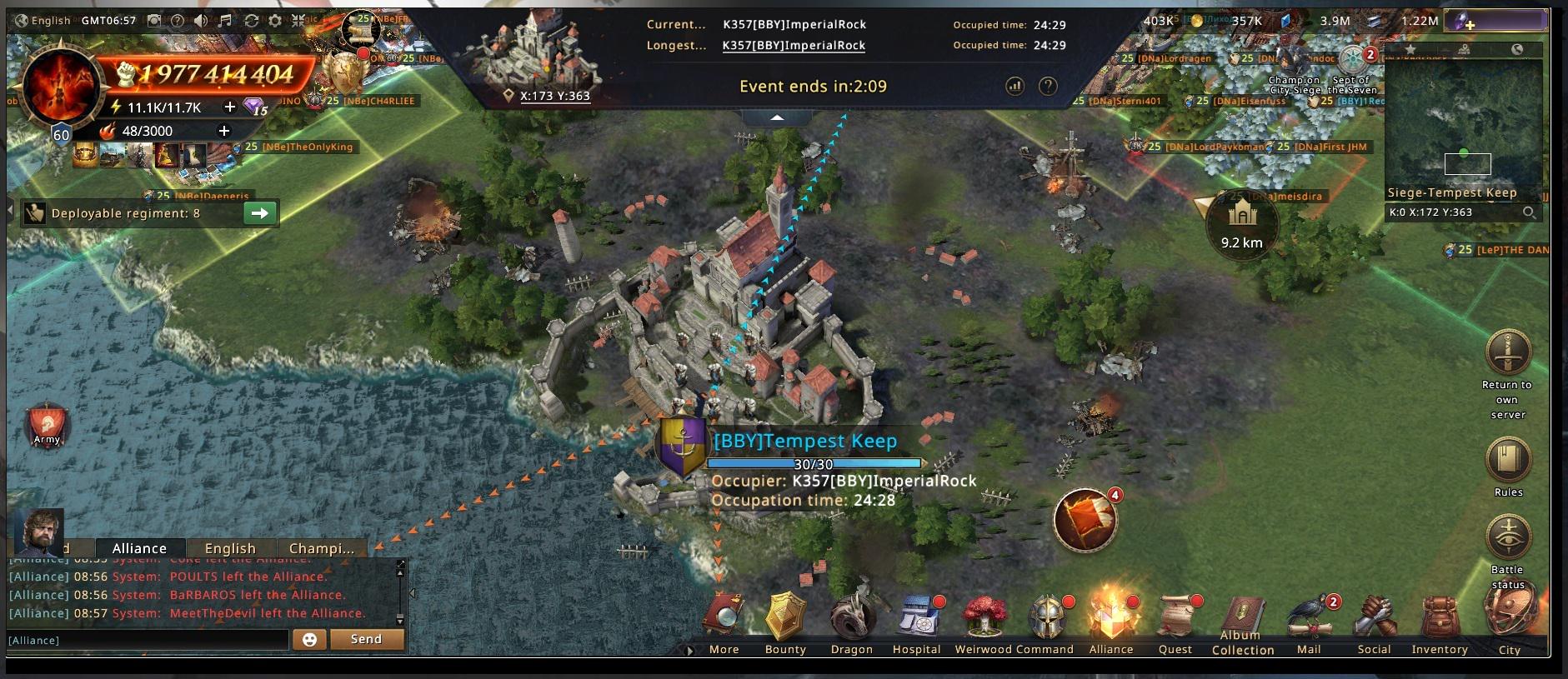Open the Hospital building menu
This screenshot has width=1568, height=679.
click(916, 621)
